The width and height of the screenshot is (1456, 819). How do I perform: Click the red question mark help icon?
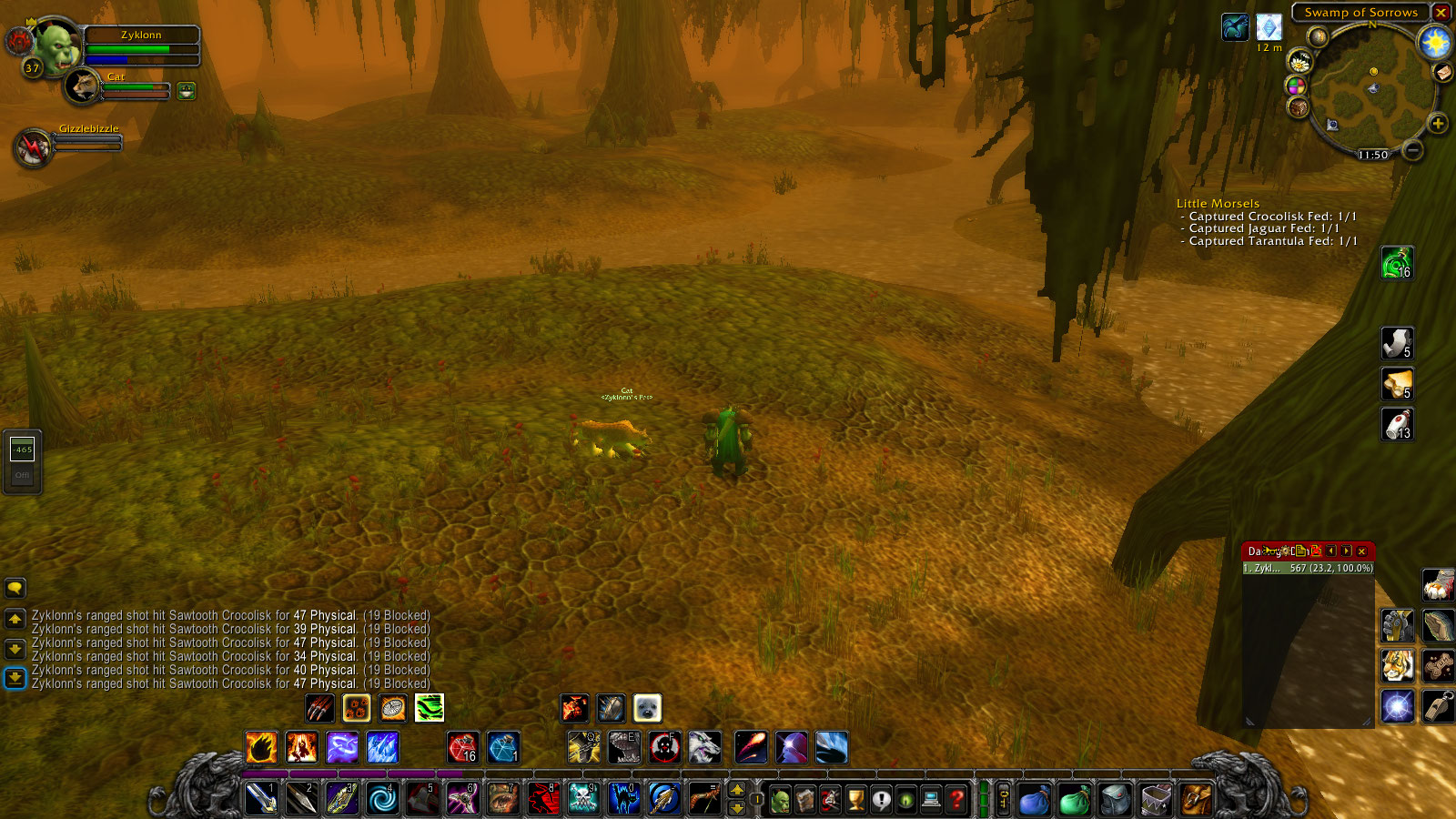(955, 799)
